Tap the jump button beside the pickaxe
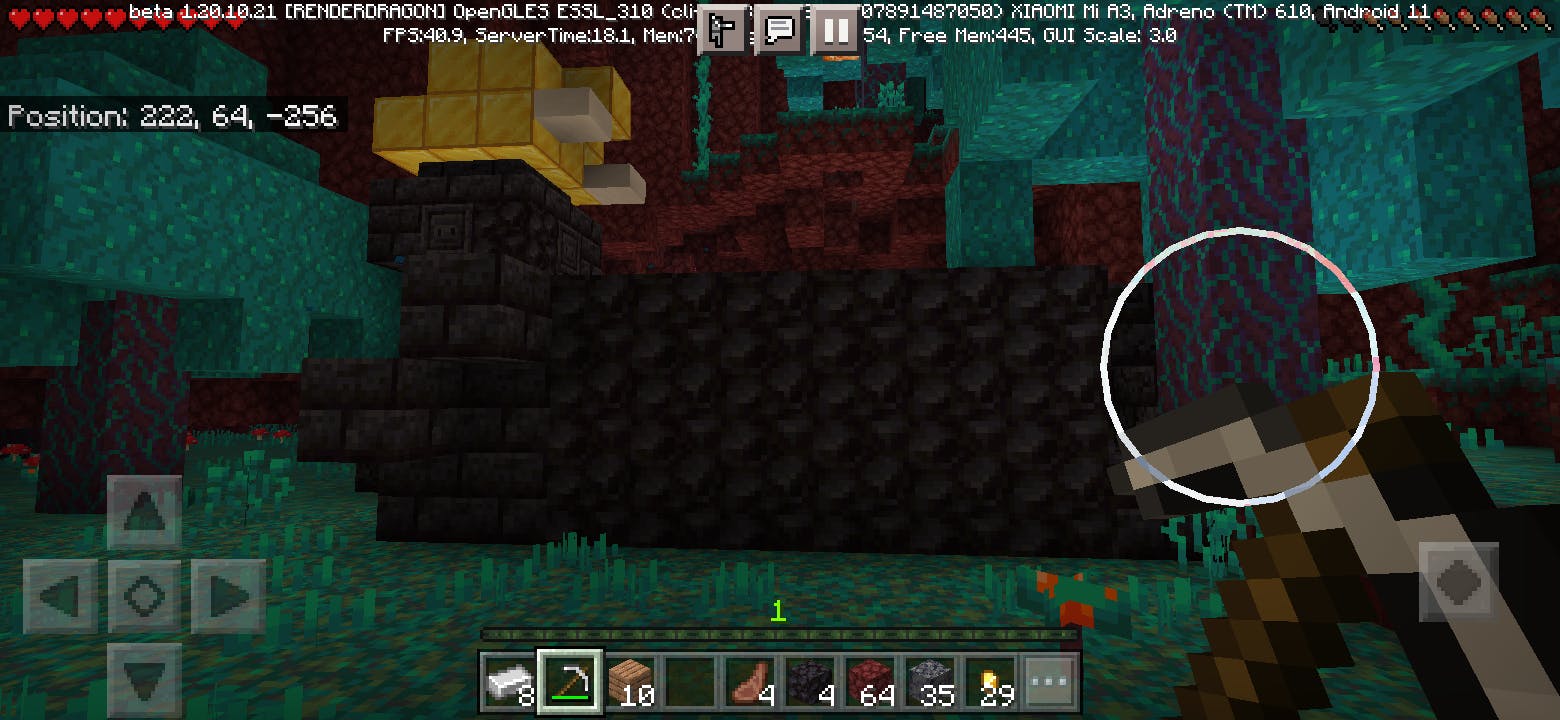This screenshot has height=720, width=1560. [x=1458, y=581]
